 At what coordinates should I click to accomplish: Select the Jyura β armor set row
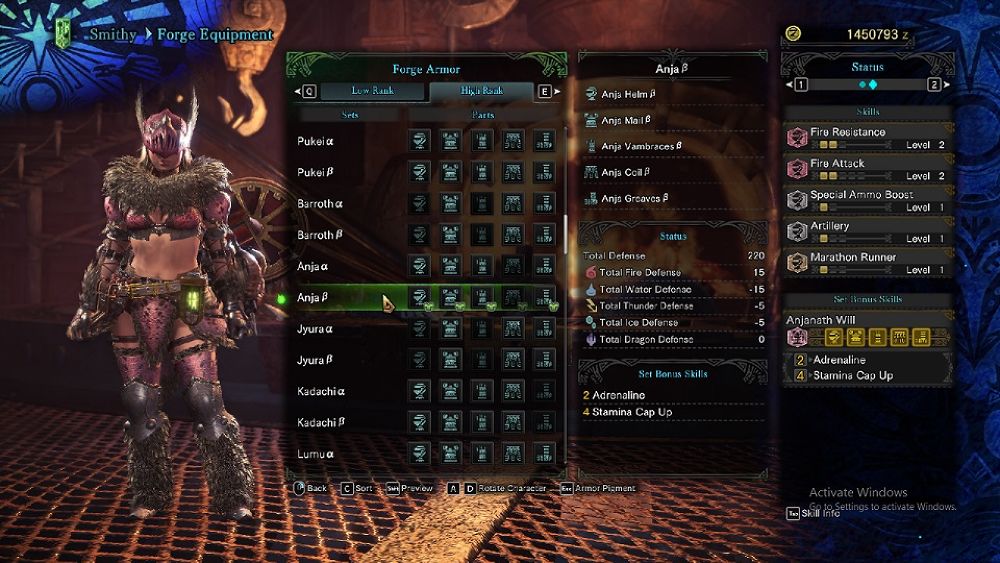(315, 360)
